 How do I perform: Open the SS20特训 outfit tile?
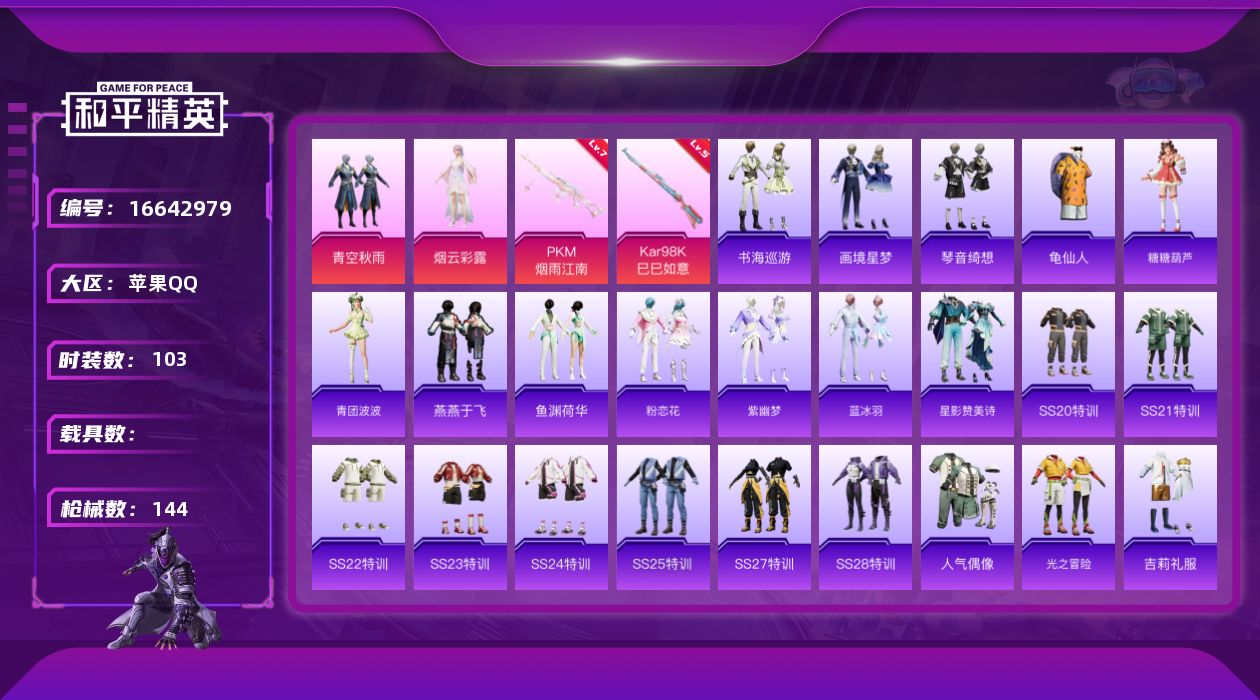click(1068, 364)
